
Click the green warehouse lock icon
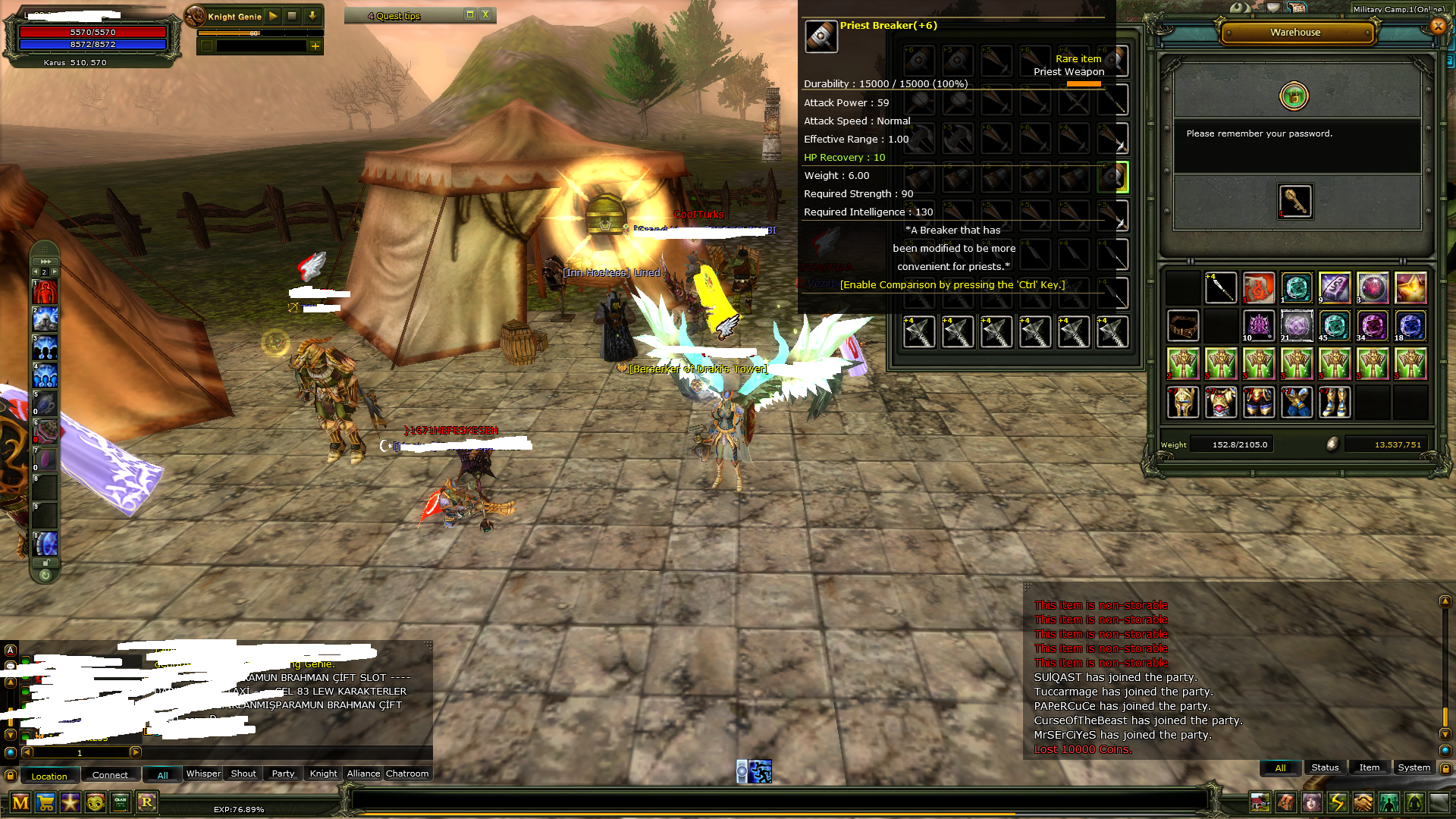(1294, 96)
